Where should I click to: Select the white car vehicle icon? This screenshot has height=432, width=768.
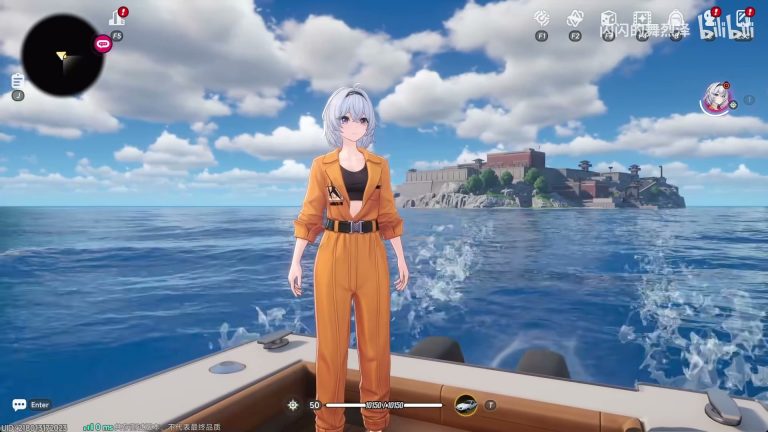click(x=465, y=404)
